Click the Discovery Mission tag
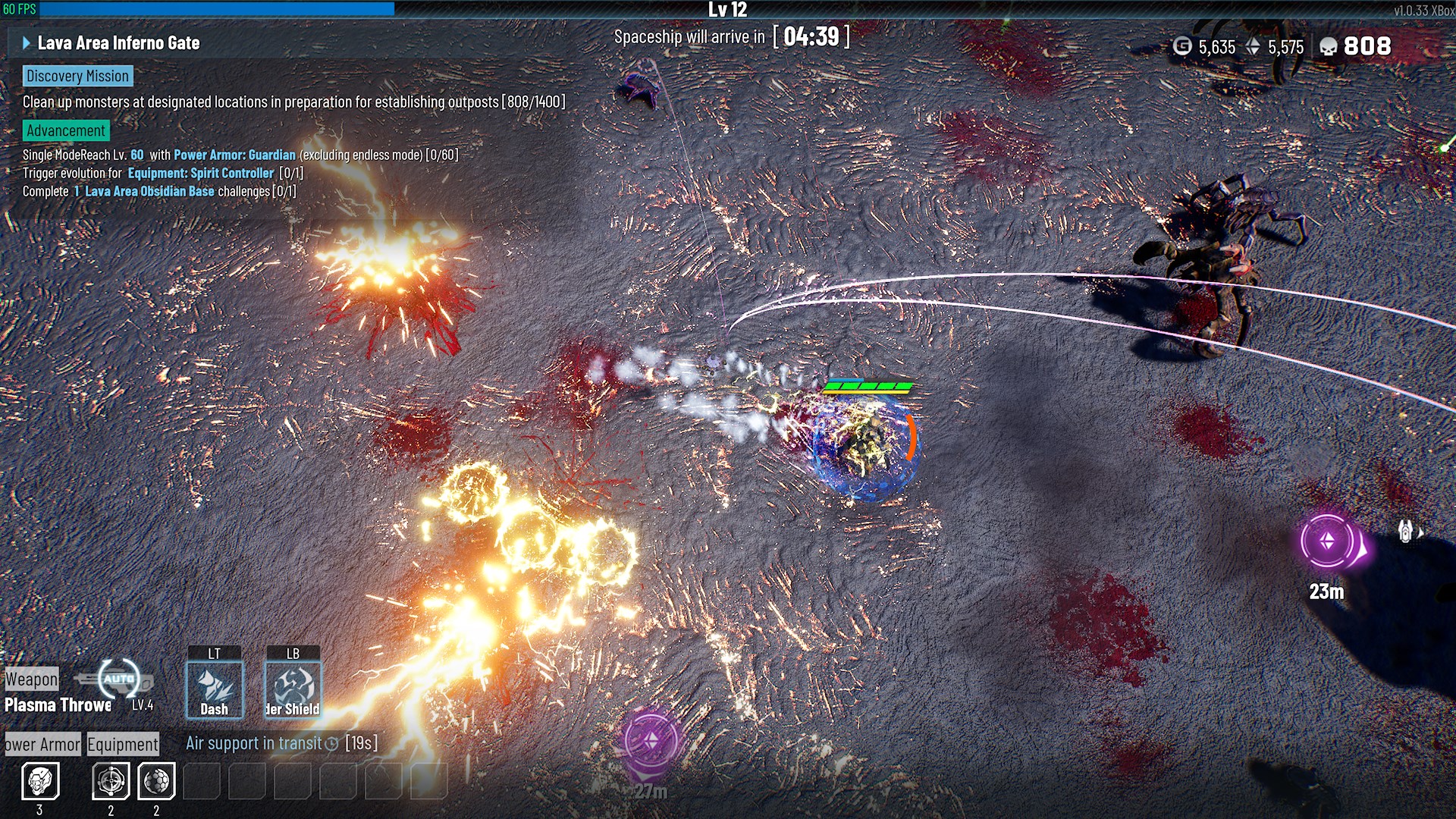This screenshot has height=819, width=1456. [77, 76]
